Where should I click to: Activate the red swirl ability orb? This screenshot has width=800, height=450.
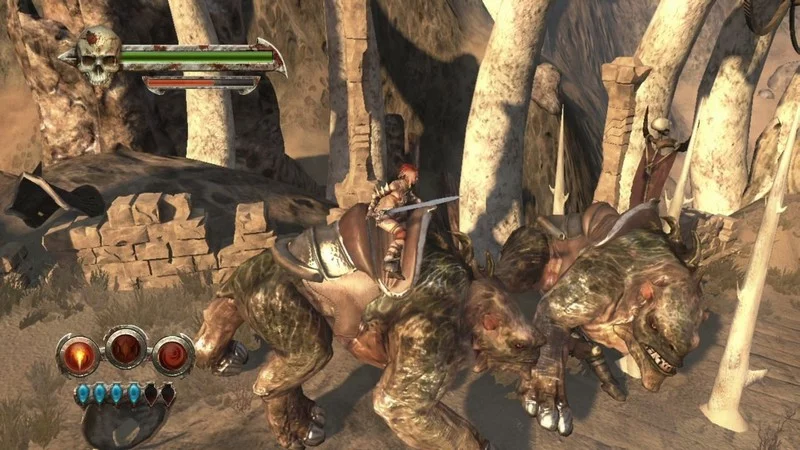pos(172,354)
